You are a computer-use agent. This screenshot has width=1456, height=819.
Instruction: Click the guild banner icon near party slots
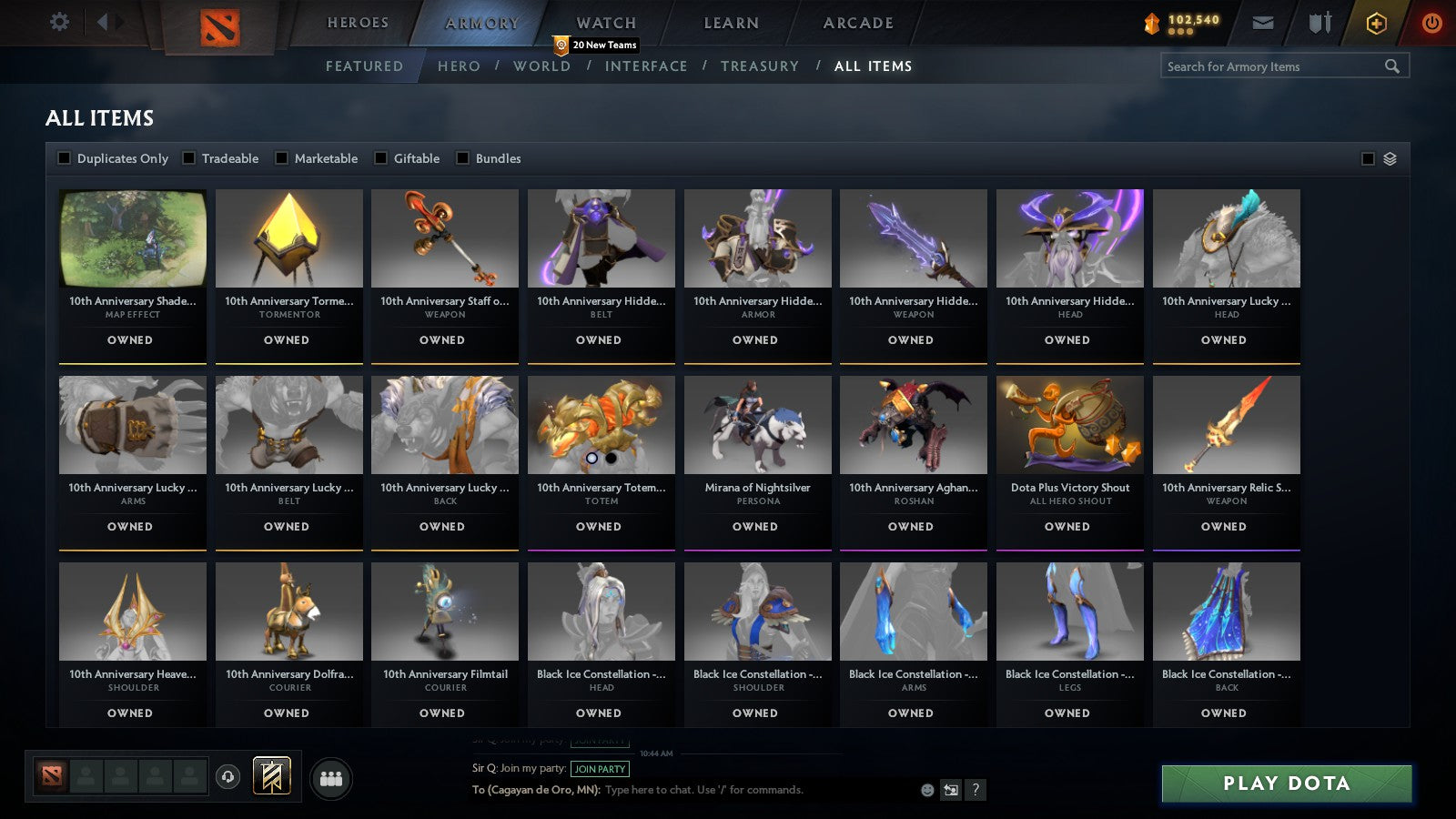270,775
